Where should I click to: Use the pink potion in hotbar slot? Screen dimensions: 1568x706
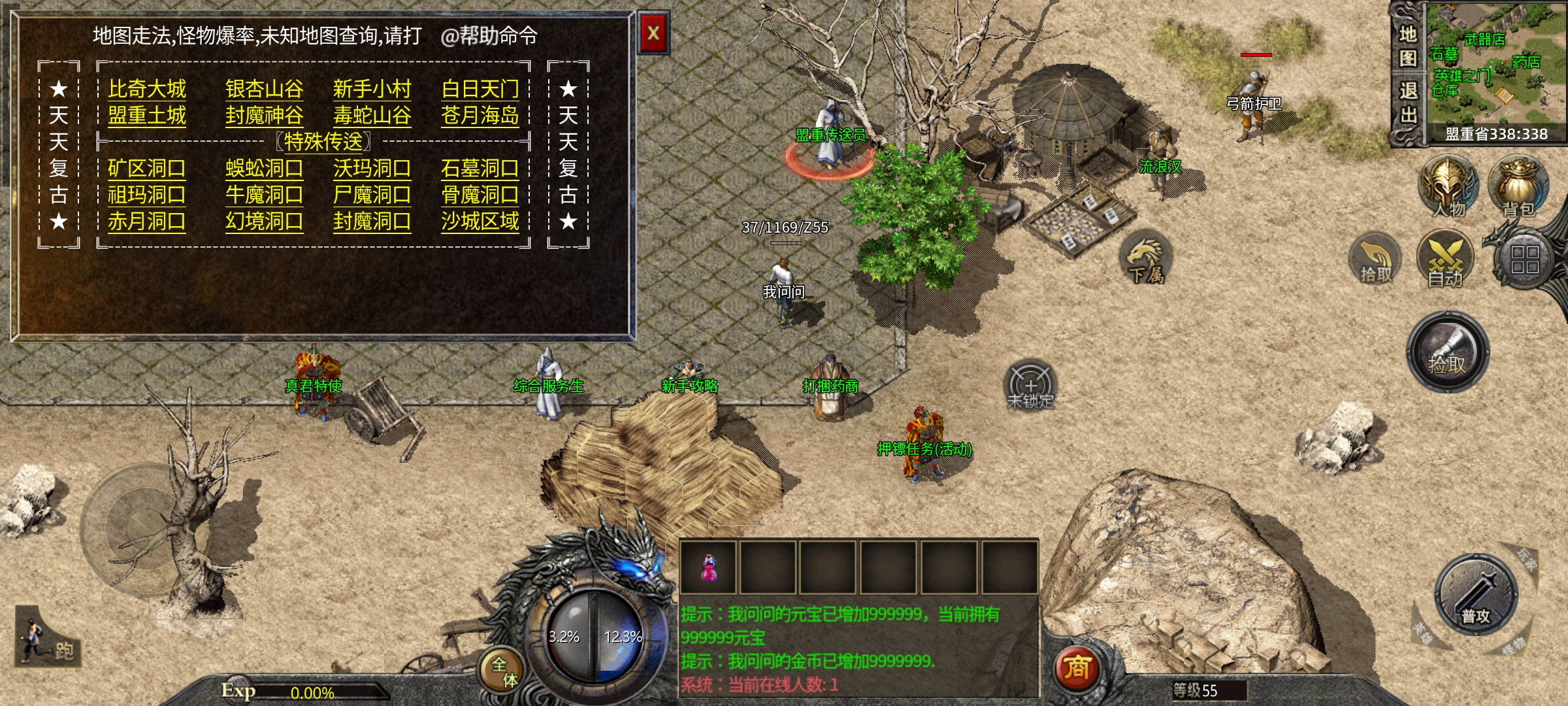pos(708,567)
